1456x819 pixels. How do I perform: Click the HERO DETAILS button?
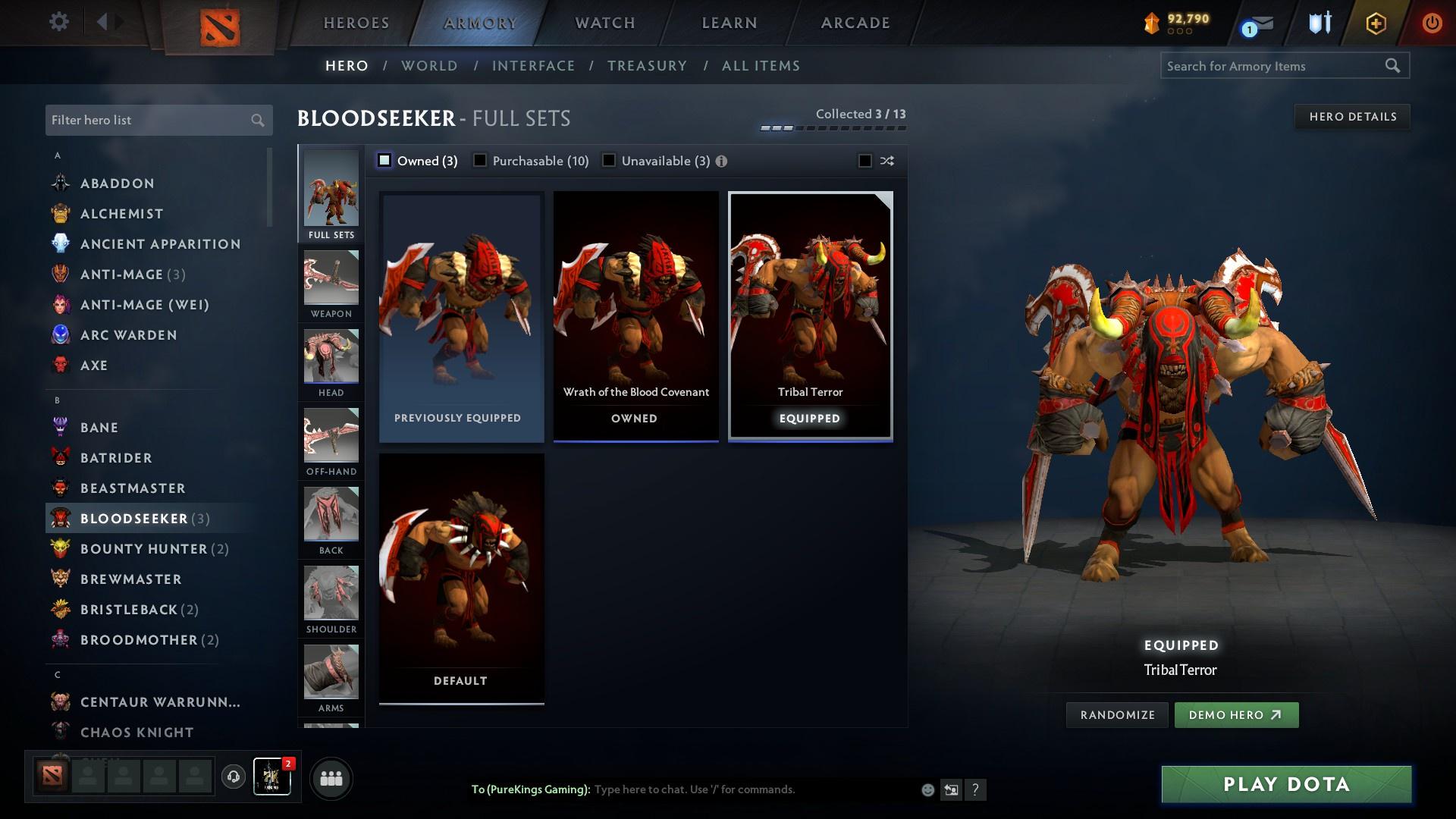click(x=1352, y=117)
